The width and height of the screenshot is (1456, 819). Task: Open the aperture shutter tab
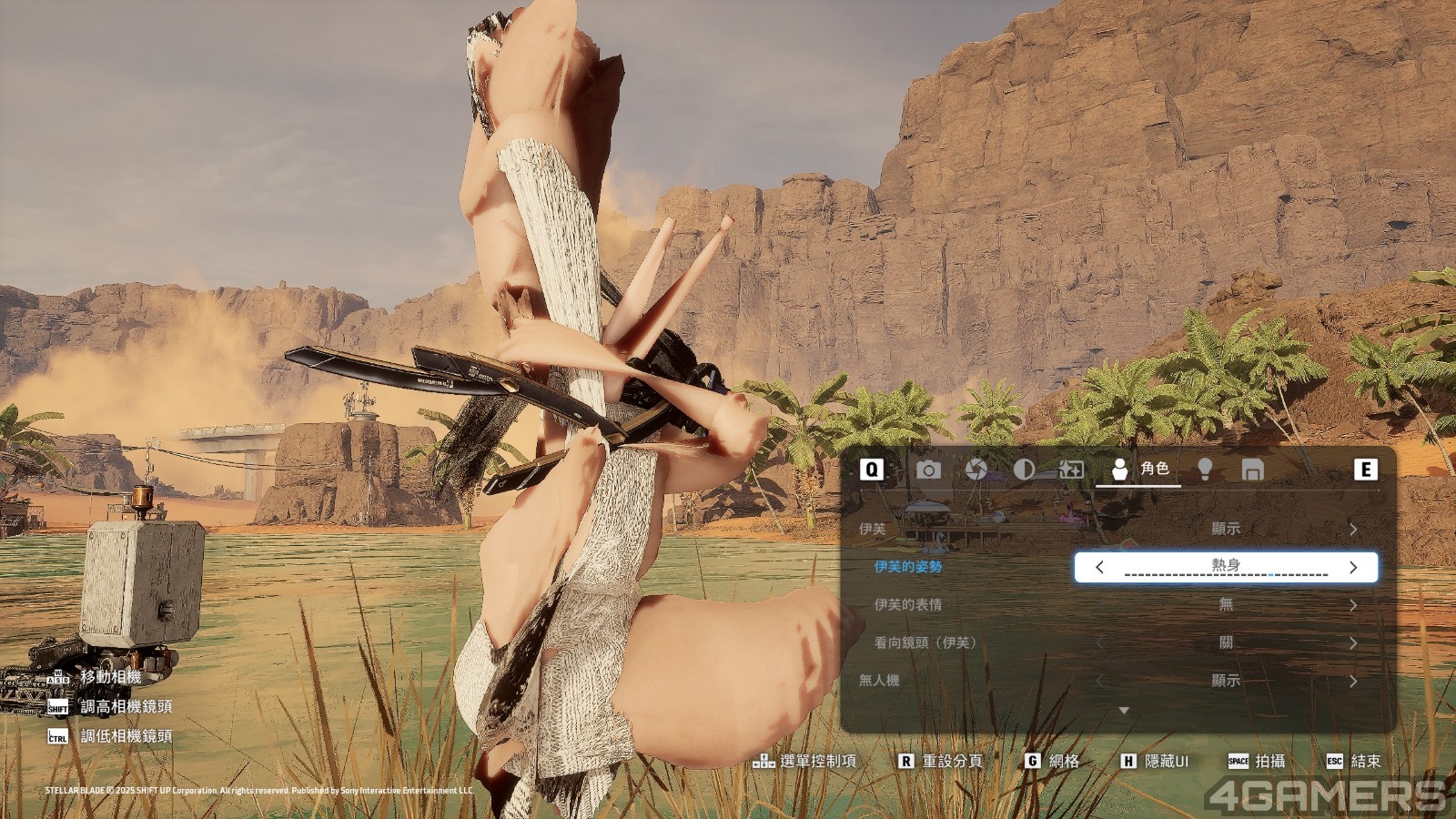coord(976,470)
